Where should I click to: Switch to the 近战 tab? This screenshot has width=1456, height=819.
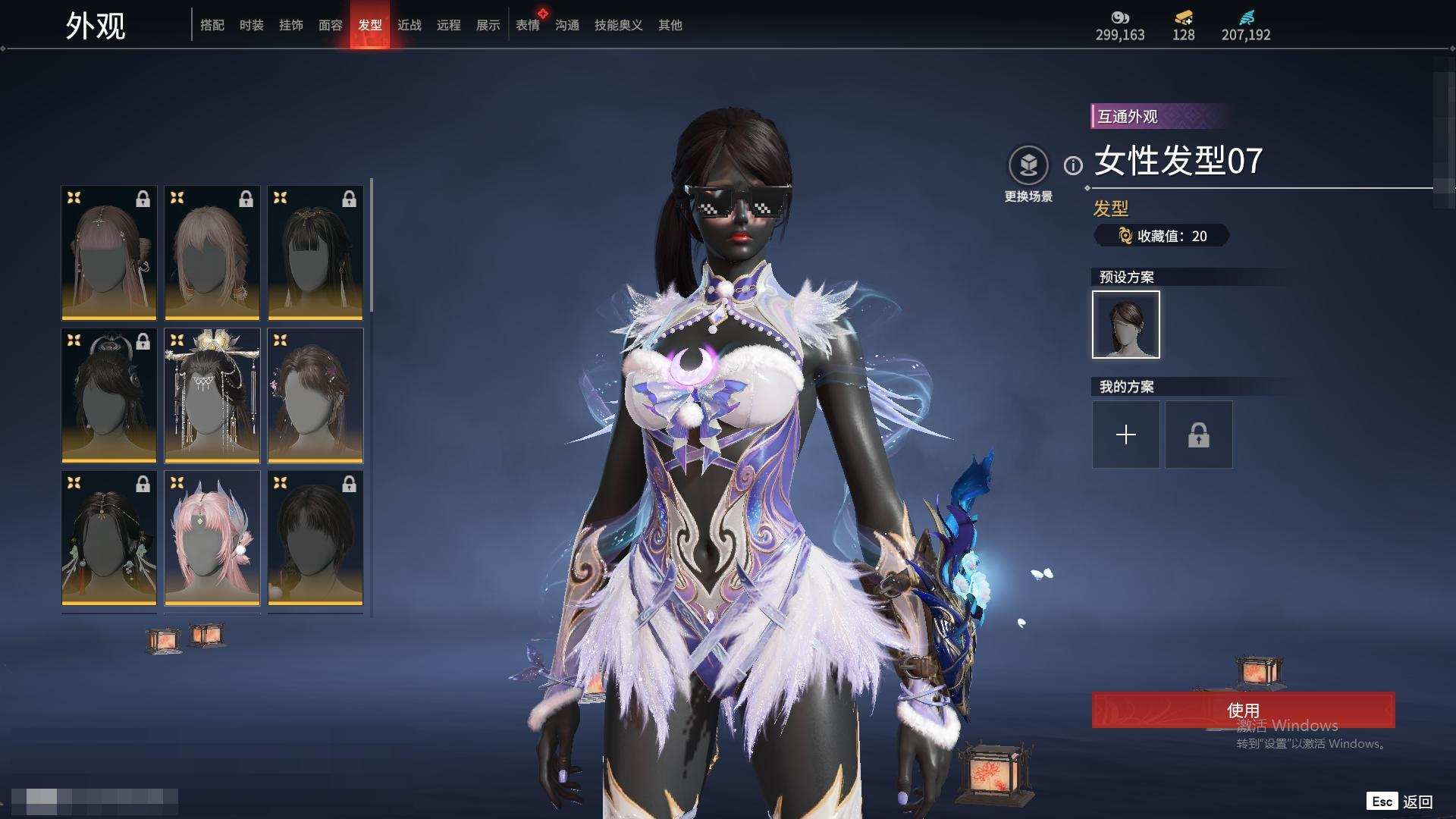(409, 25)
